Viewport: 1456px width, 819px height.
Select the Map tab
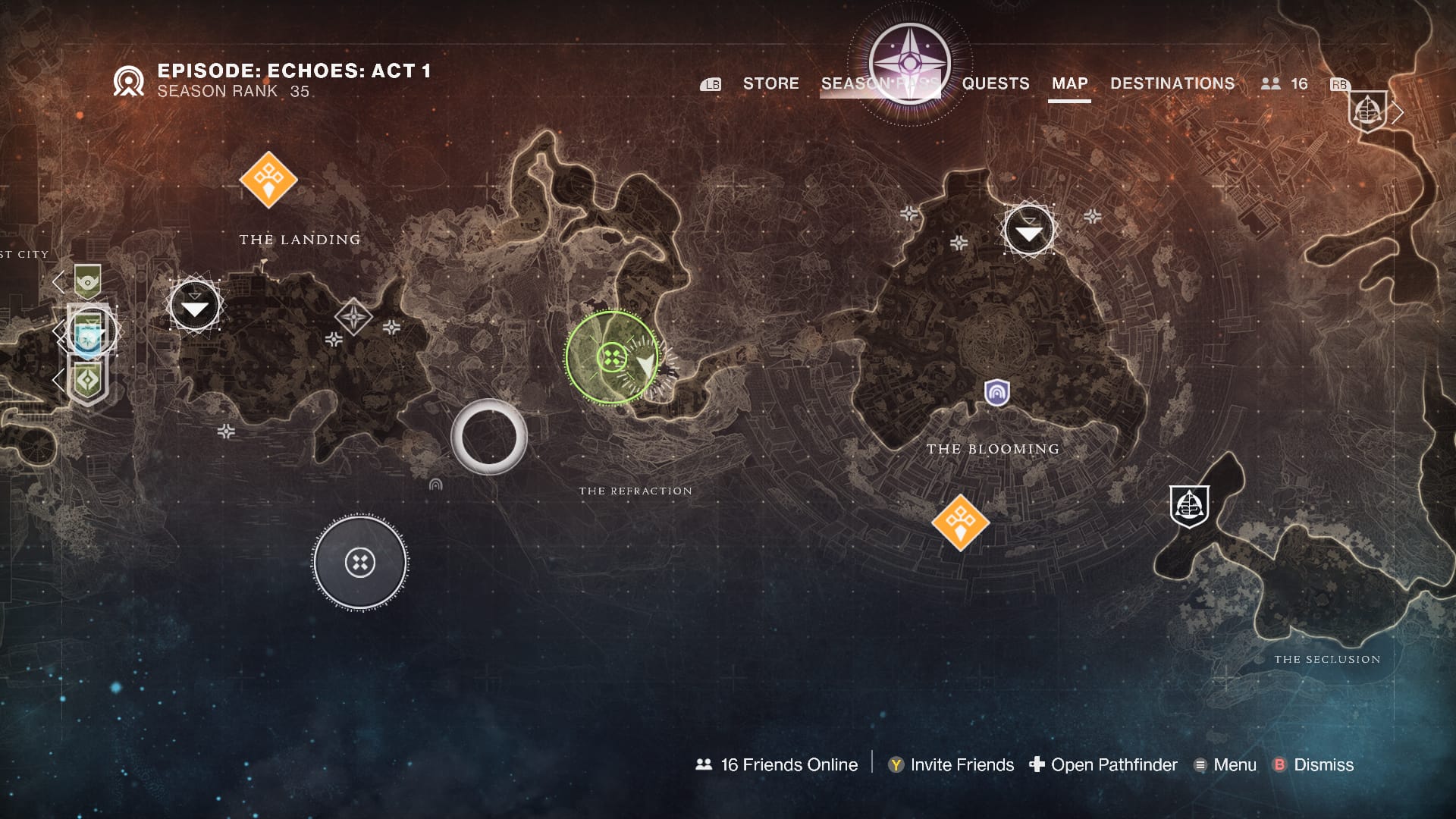(x=1069, y=83)
